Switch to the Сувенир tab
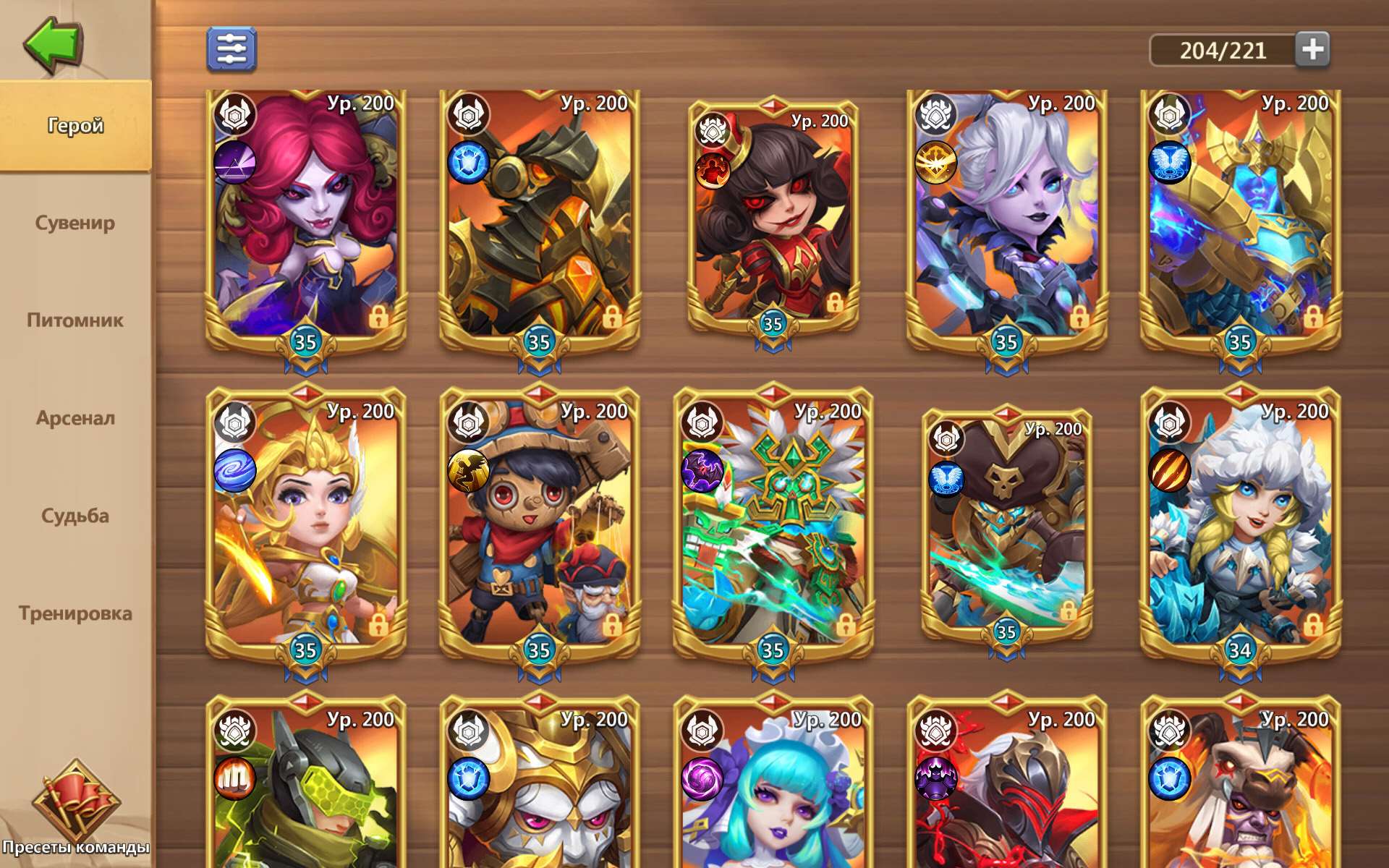This screenshot has width=1389, height=868. [x=76, y=223]
